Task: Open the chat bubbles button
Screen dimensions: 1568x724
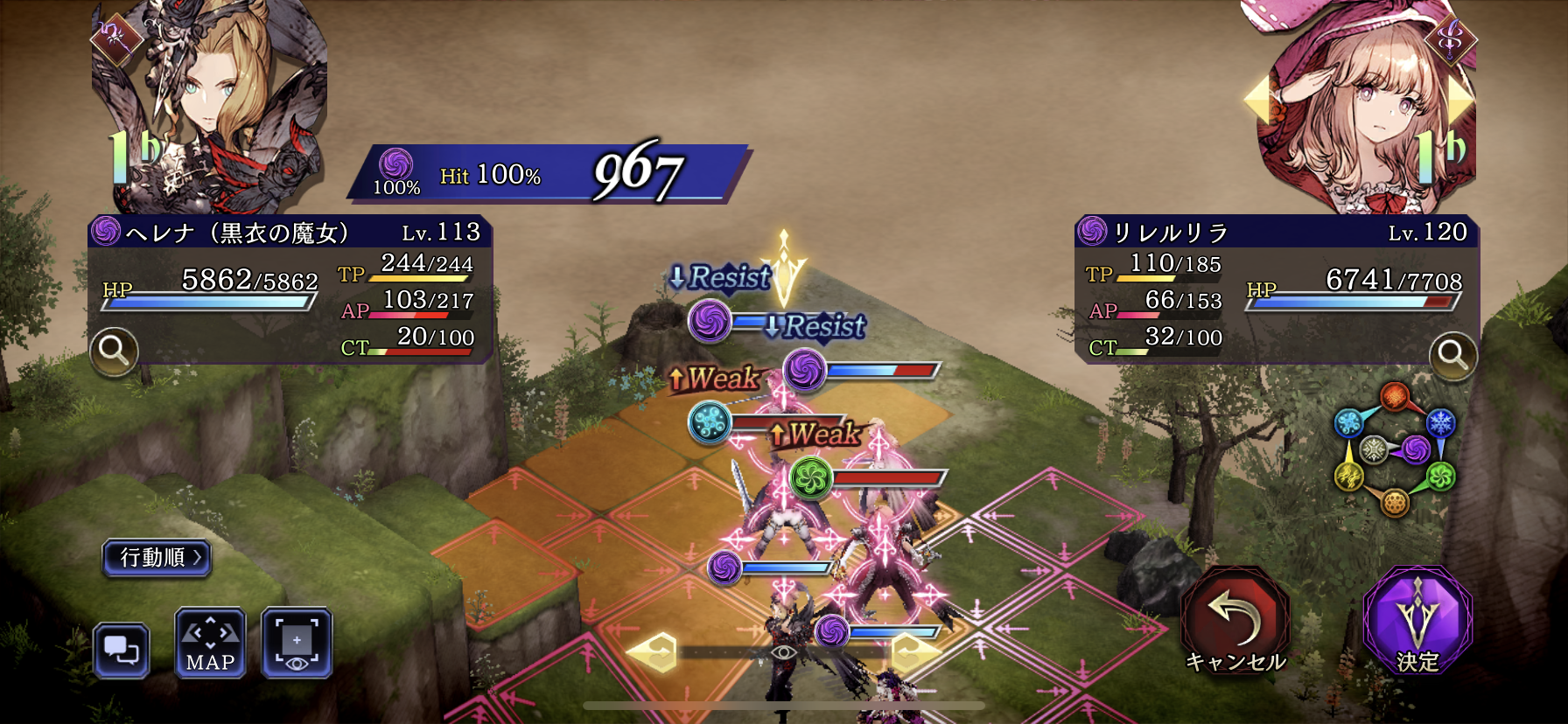Action: (122, 650)
